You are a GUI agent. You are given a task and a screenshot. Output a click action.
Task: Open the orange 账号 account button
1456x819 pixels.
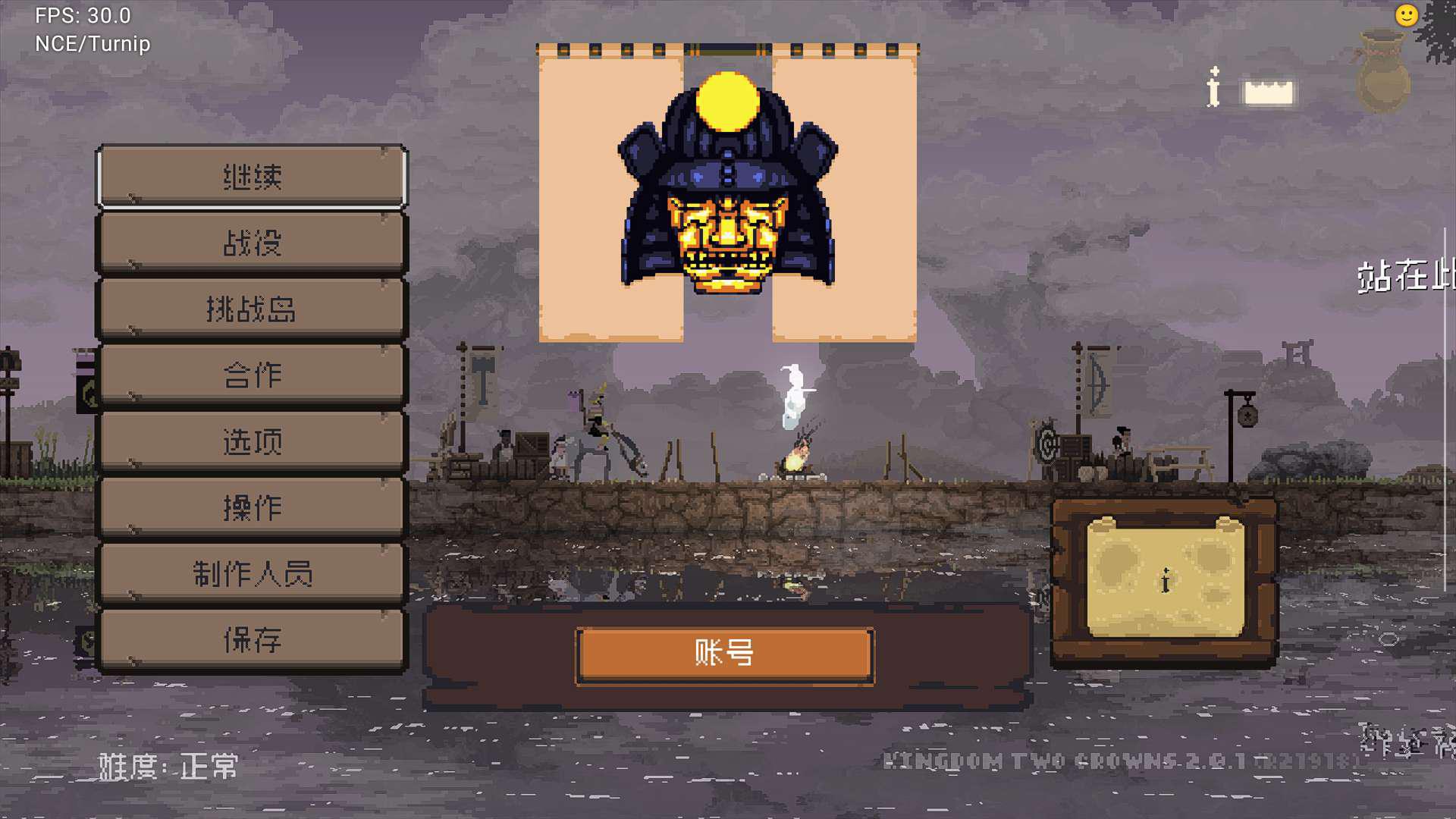(725, 654)
